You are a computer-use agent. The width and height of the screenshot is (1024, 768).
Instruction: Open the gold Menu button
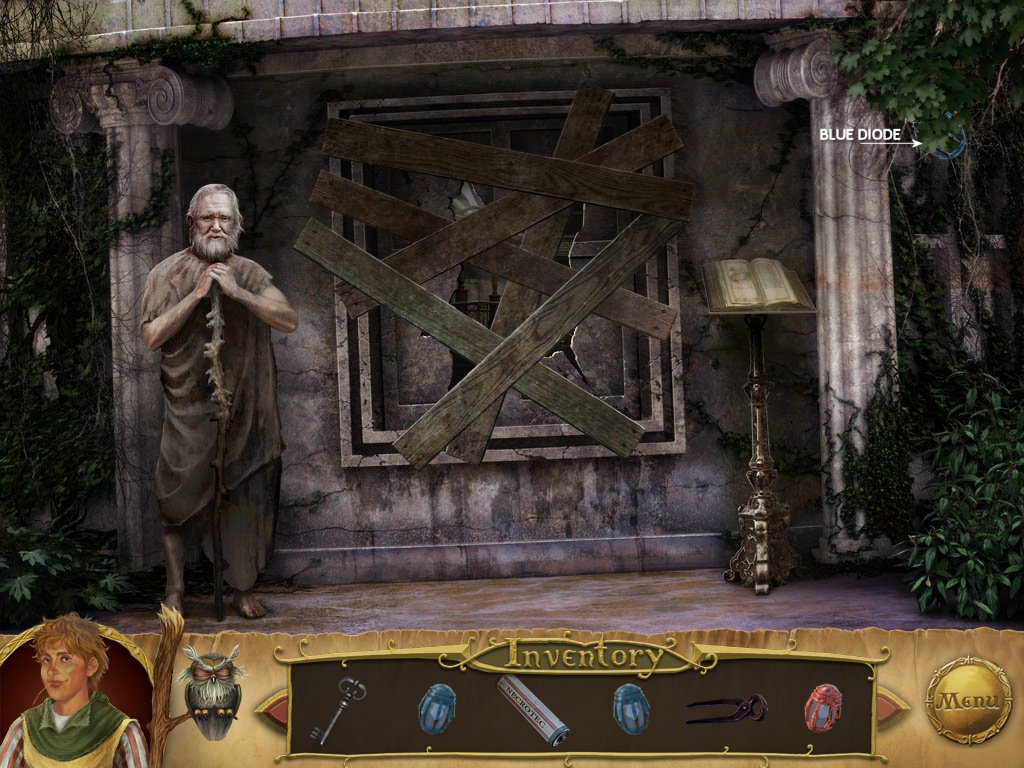pyautogui.click(x=967, y=700)
